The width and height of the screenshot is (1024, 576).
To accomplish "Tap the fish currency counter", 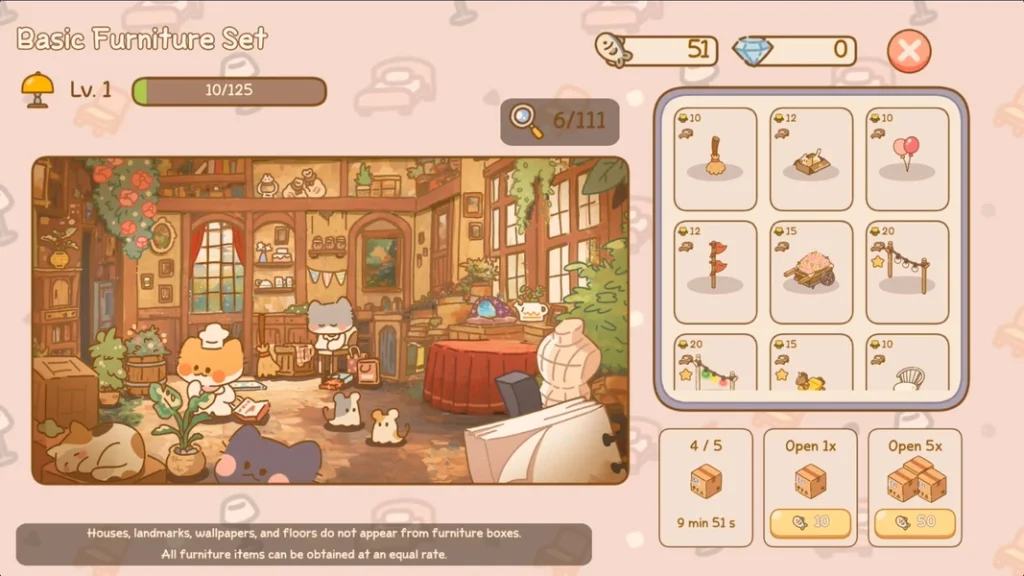I will 657,51.
